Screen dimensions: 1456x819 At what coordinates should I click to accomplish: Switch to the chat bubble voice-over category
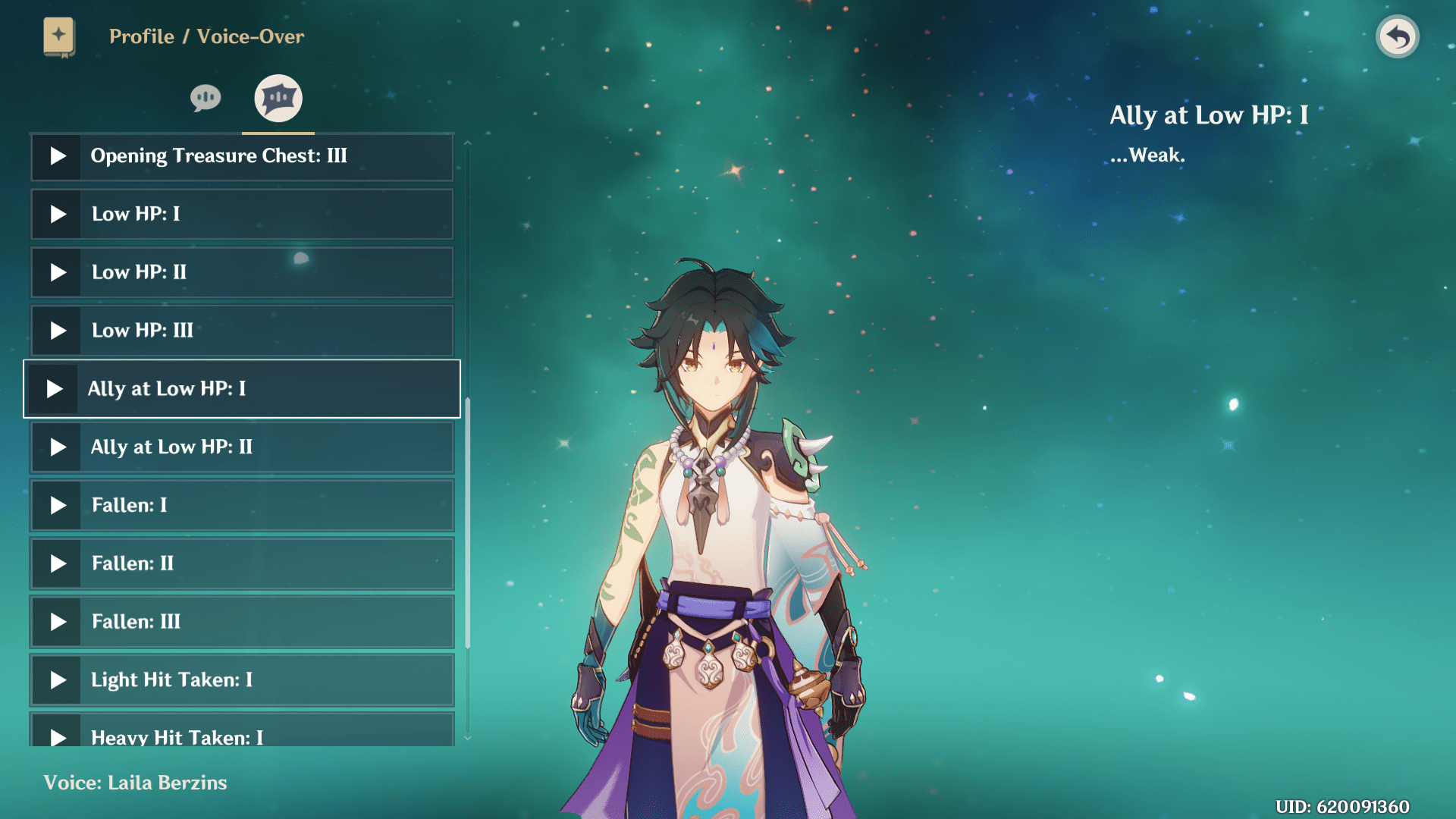click(204, 97)
